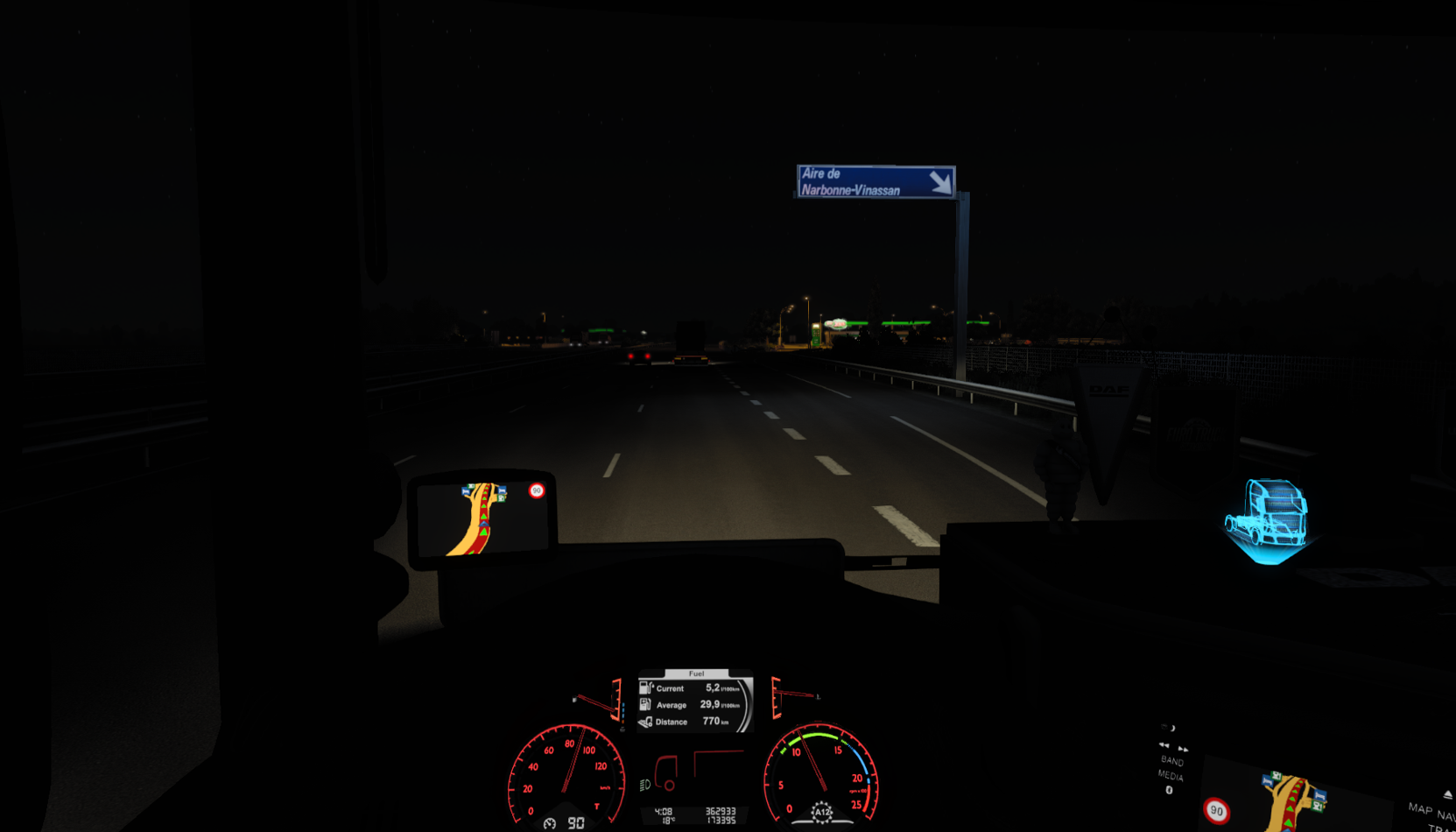Viewport: 1456px width, 832px height.
Task: Open the MEDIA source selector on radio
Action: (x=1171, y=776)
